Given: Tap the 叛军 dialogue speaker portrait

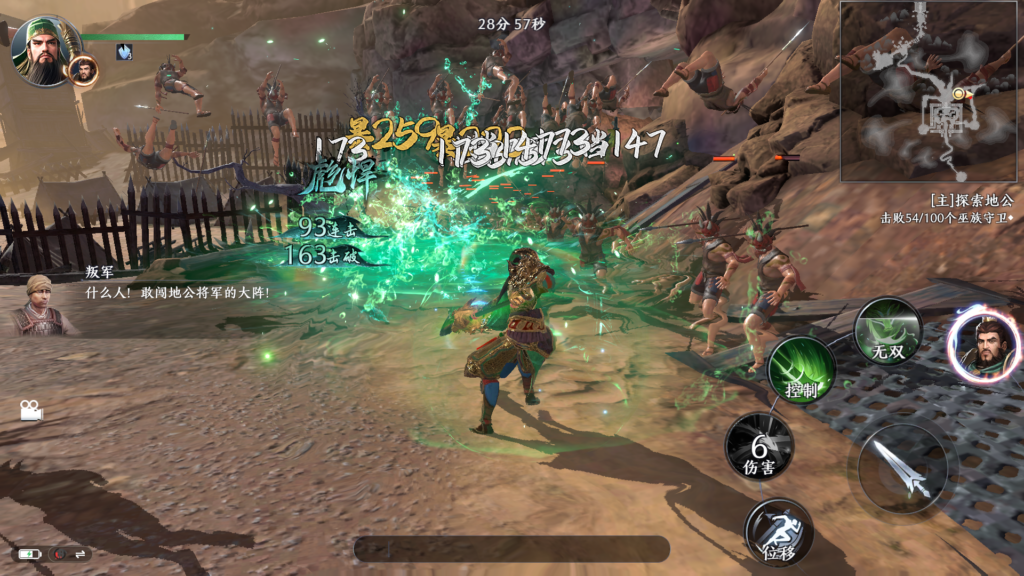Looking at the screenshot, I should [38, 305].
